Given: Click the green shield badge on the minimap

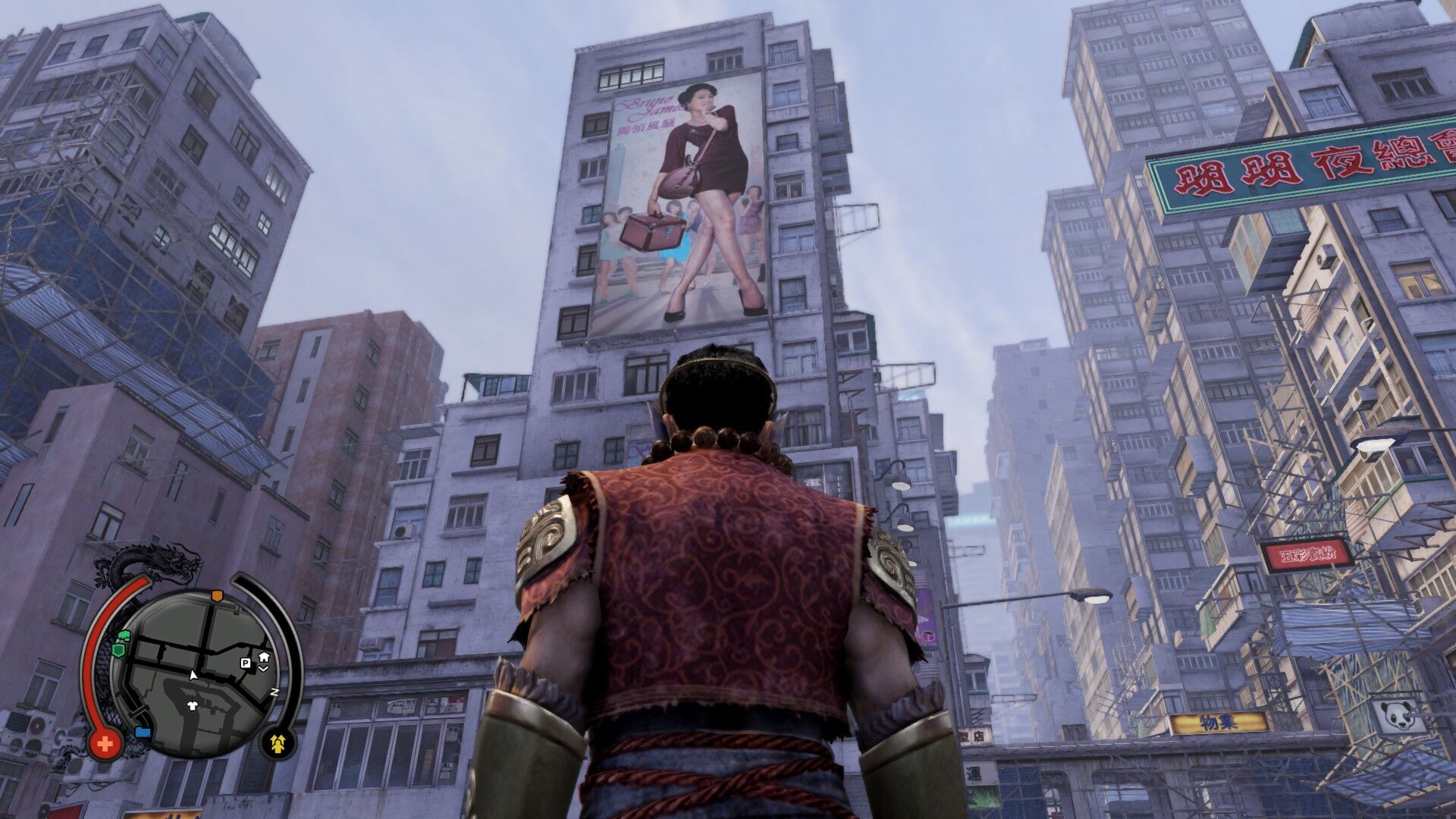Looking at the screenshot, I should pyautogui.click(x=118, y=649).
